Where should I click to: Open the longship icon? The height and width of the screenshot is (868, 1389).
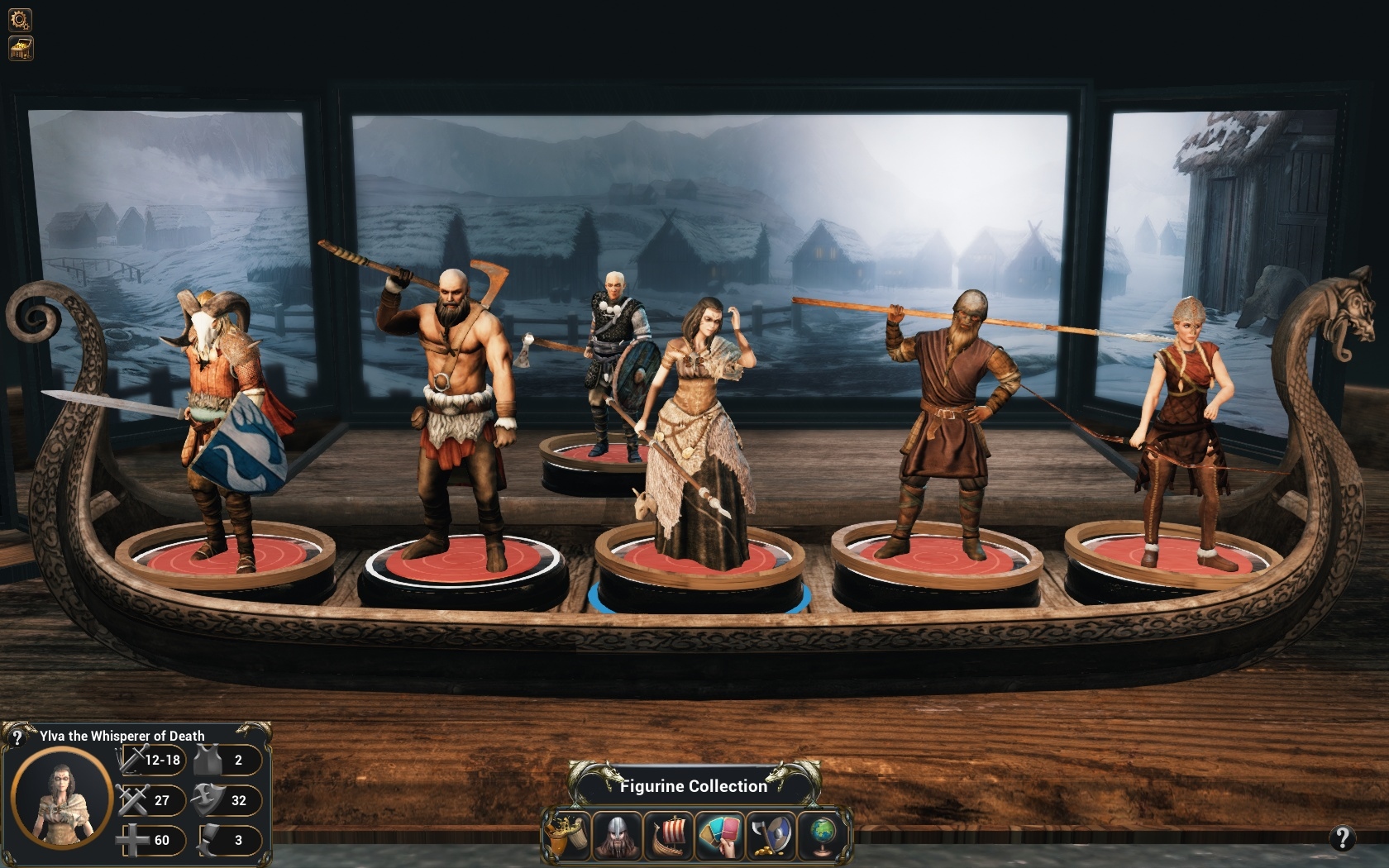669,835
